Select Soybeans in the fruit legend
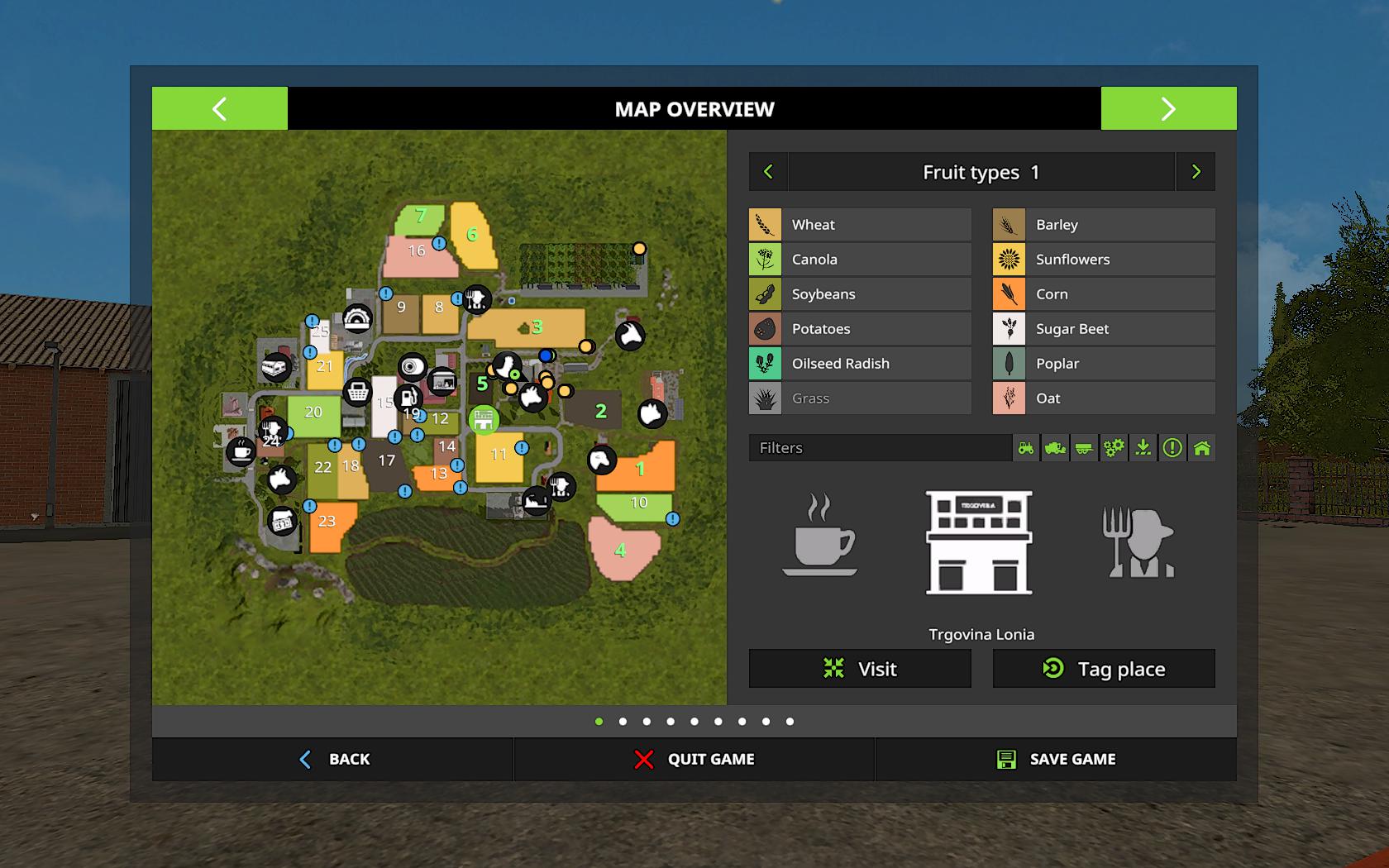Viewport: 1389px width, 868px height. 860,294
